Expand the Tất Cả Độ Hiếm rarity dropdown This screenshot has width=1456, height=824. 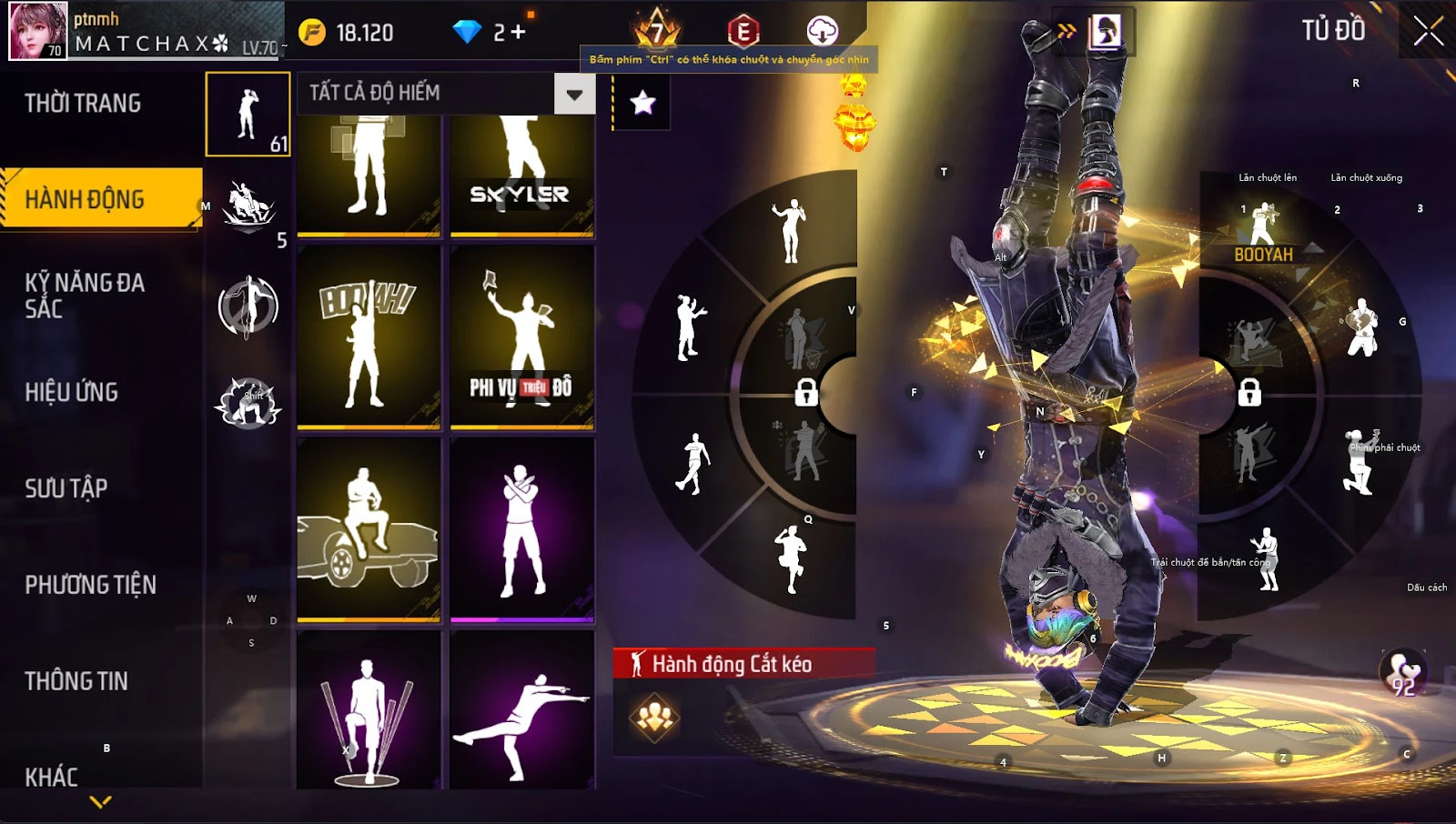tap(574, 94)
